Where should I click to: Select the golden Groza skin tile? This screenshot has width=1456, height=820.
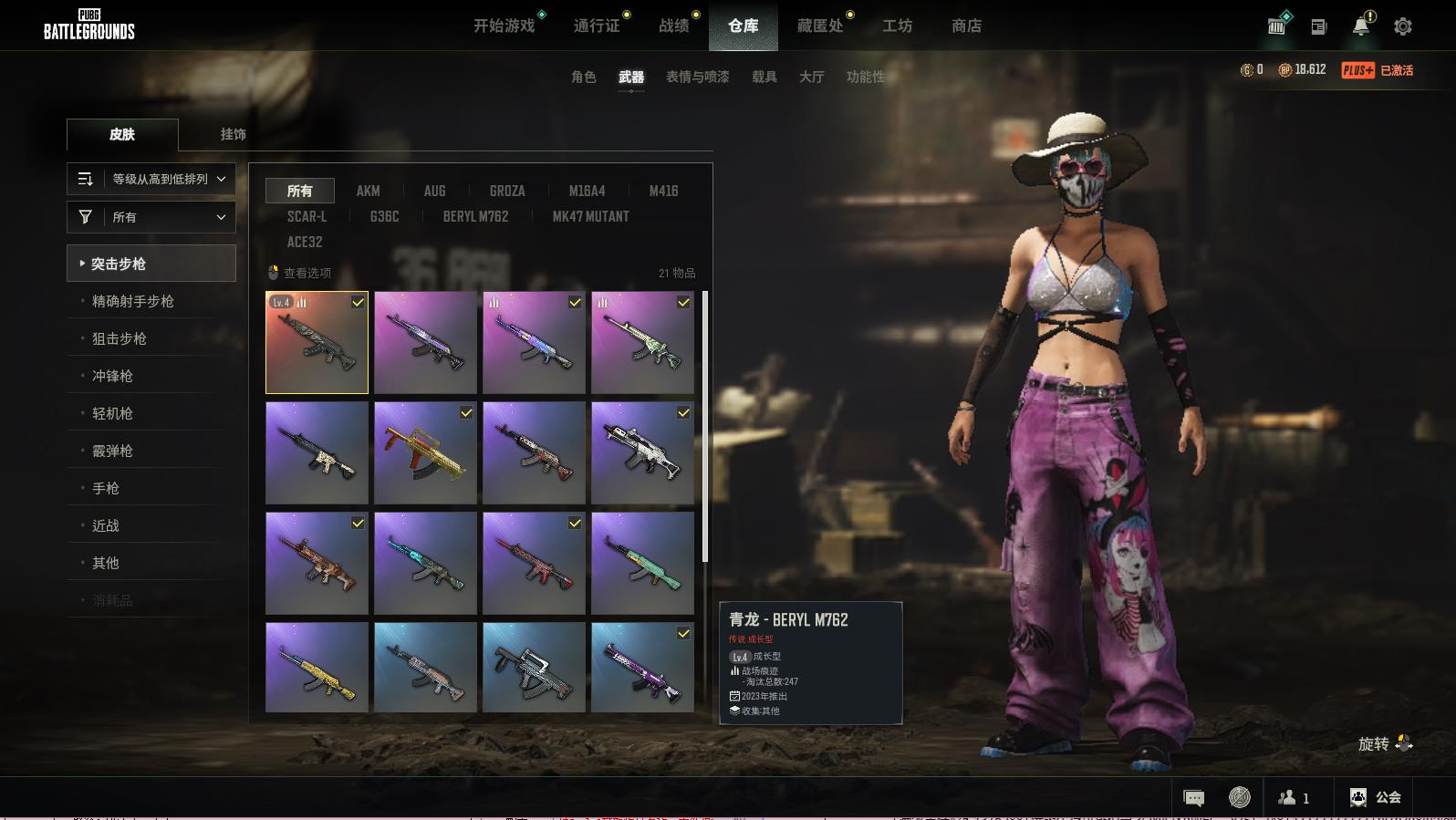coord(425,453)
